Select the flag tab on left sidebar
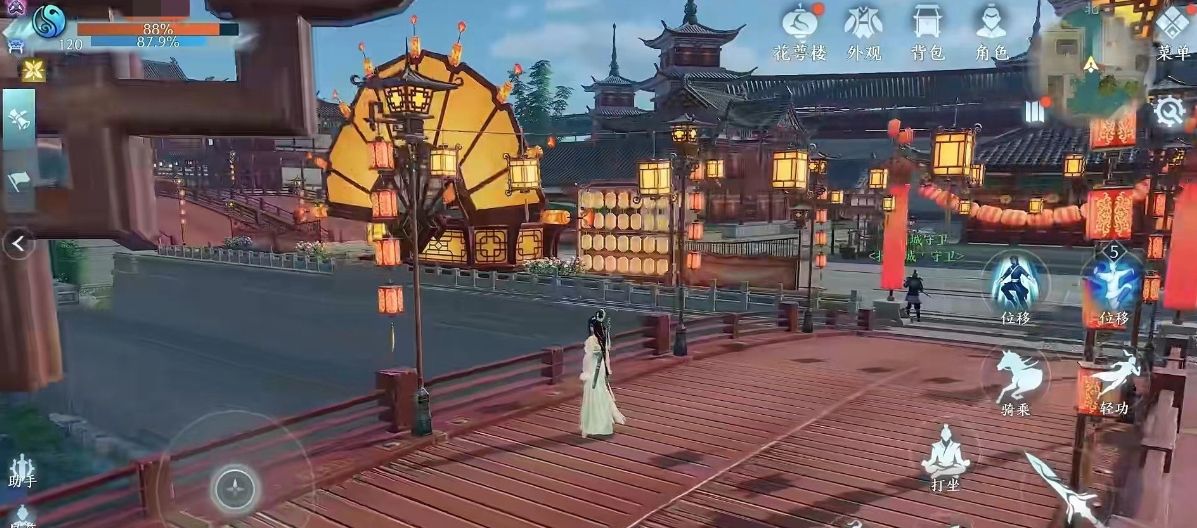Viewport: 1197px width, 528px height. [19, 180]
